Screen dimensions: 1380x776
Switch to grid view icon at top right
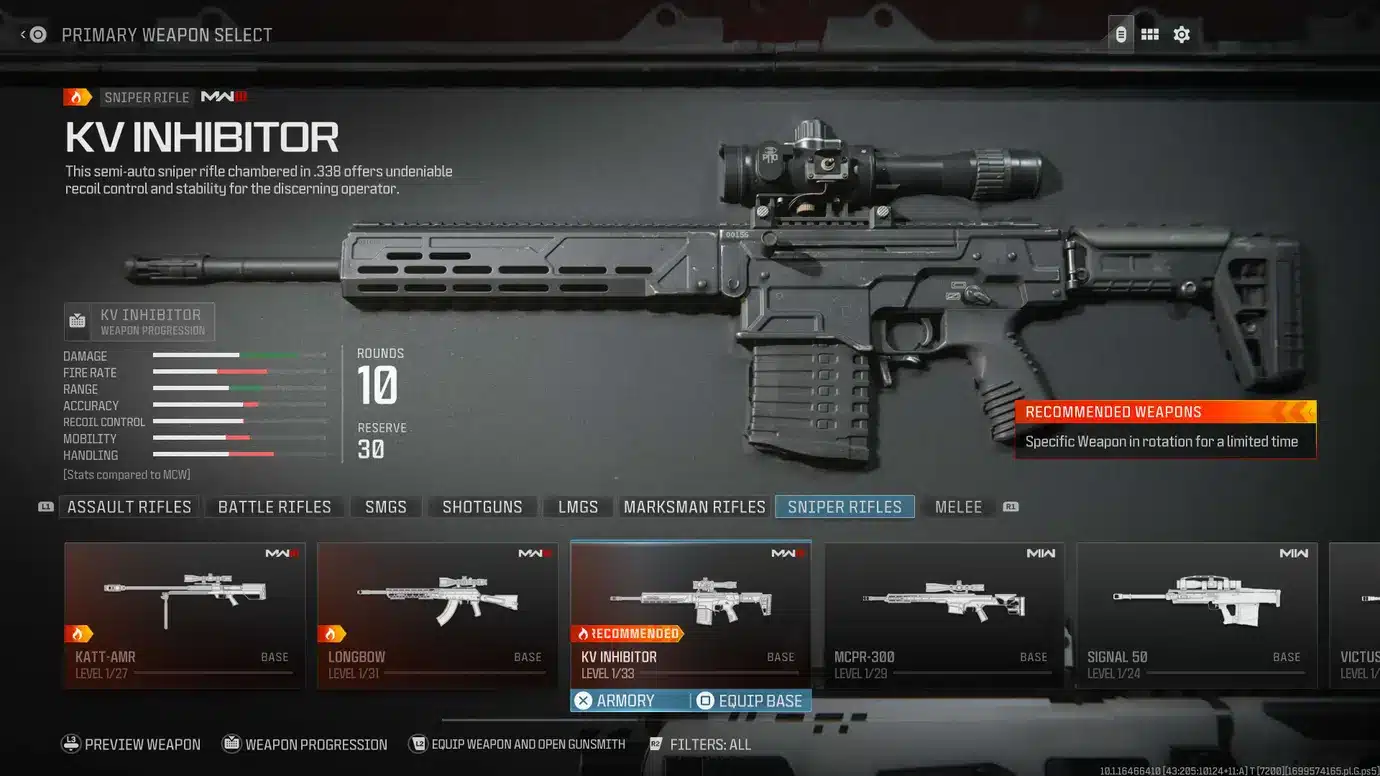click(1150, 33)
